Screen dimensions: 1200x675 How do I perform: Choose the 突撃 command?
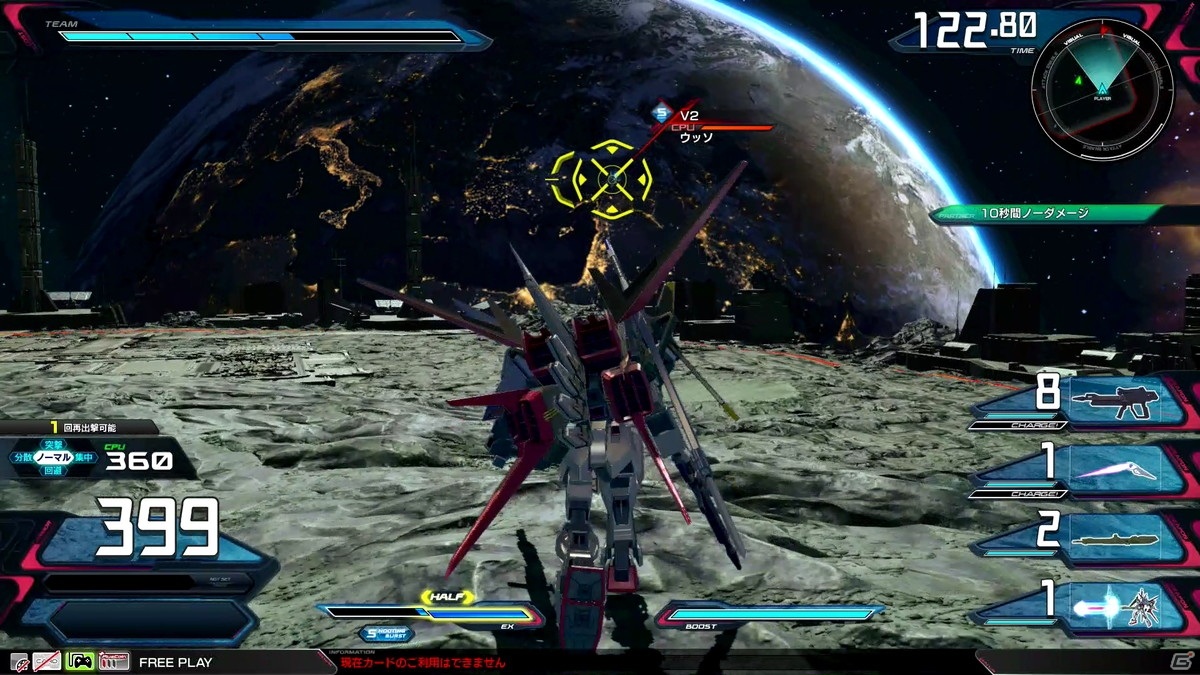pos(52,444)
